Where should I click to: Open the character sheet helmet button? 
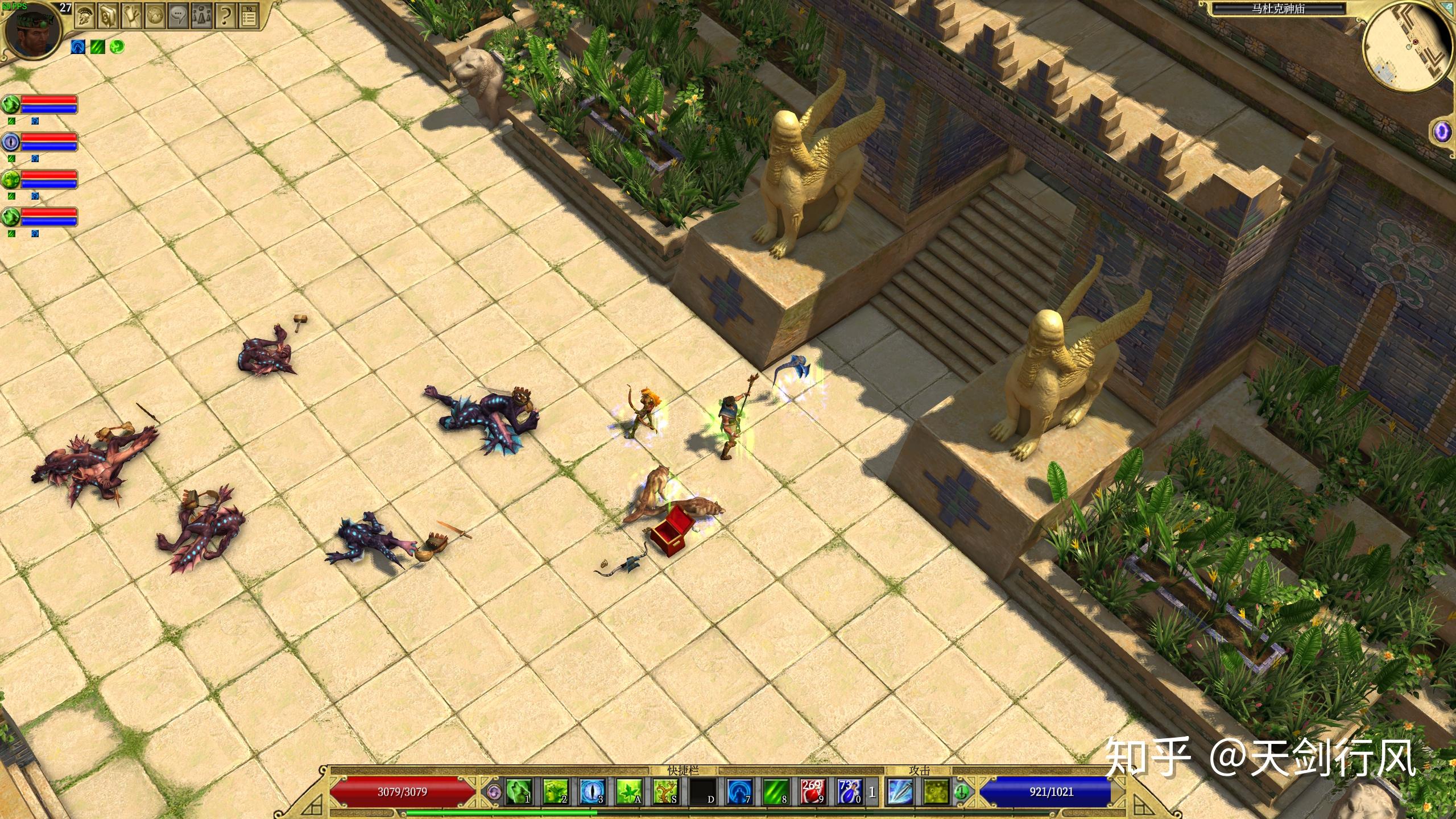(85, 16)
